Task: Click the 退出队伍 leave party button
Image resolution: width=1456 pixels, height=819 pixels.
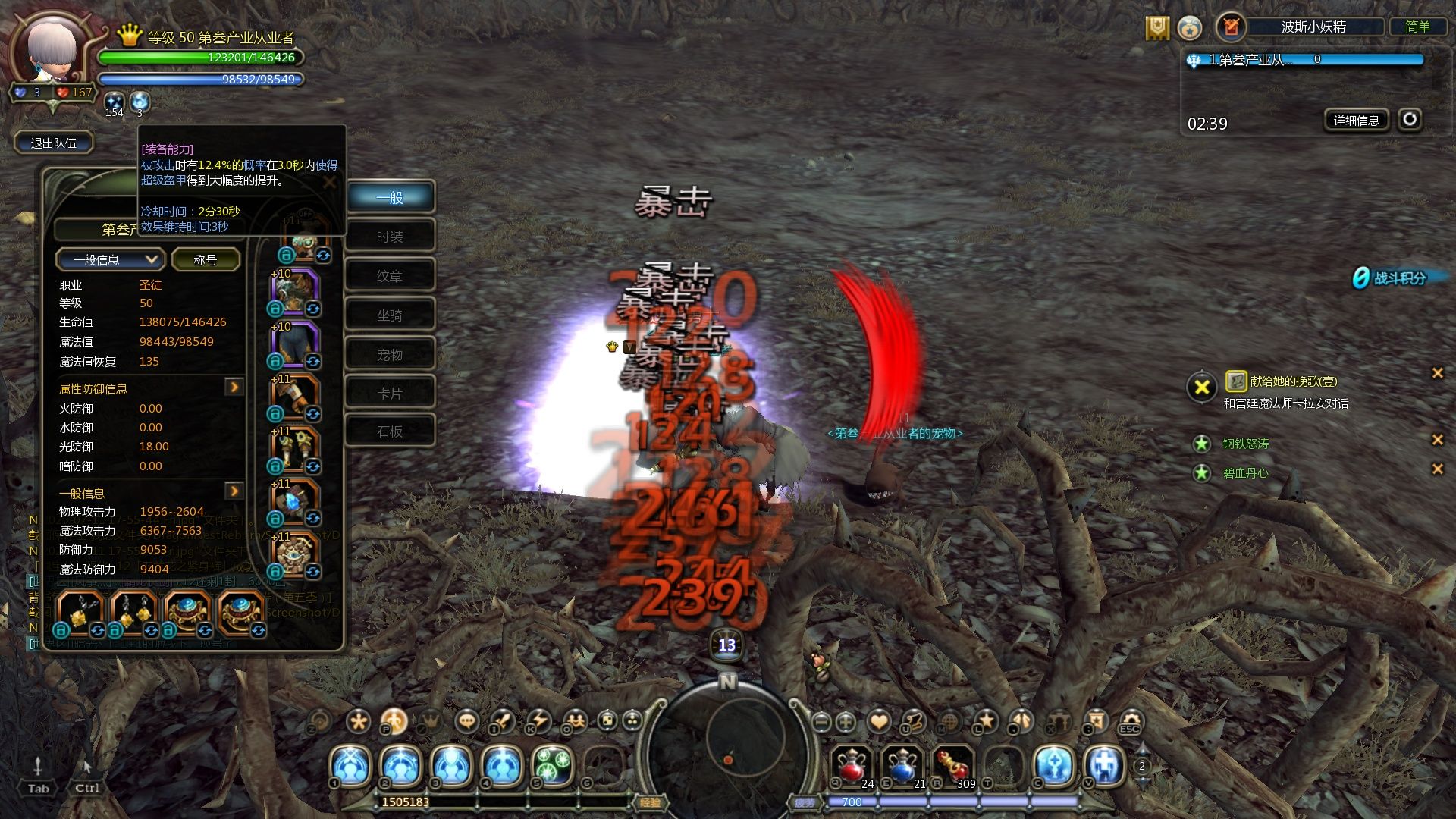Action: pos(53,143)
